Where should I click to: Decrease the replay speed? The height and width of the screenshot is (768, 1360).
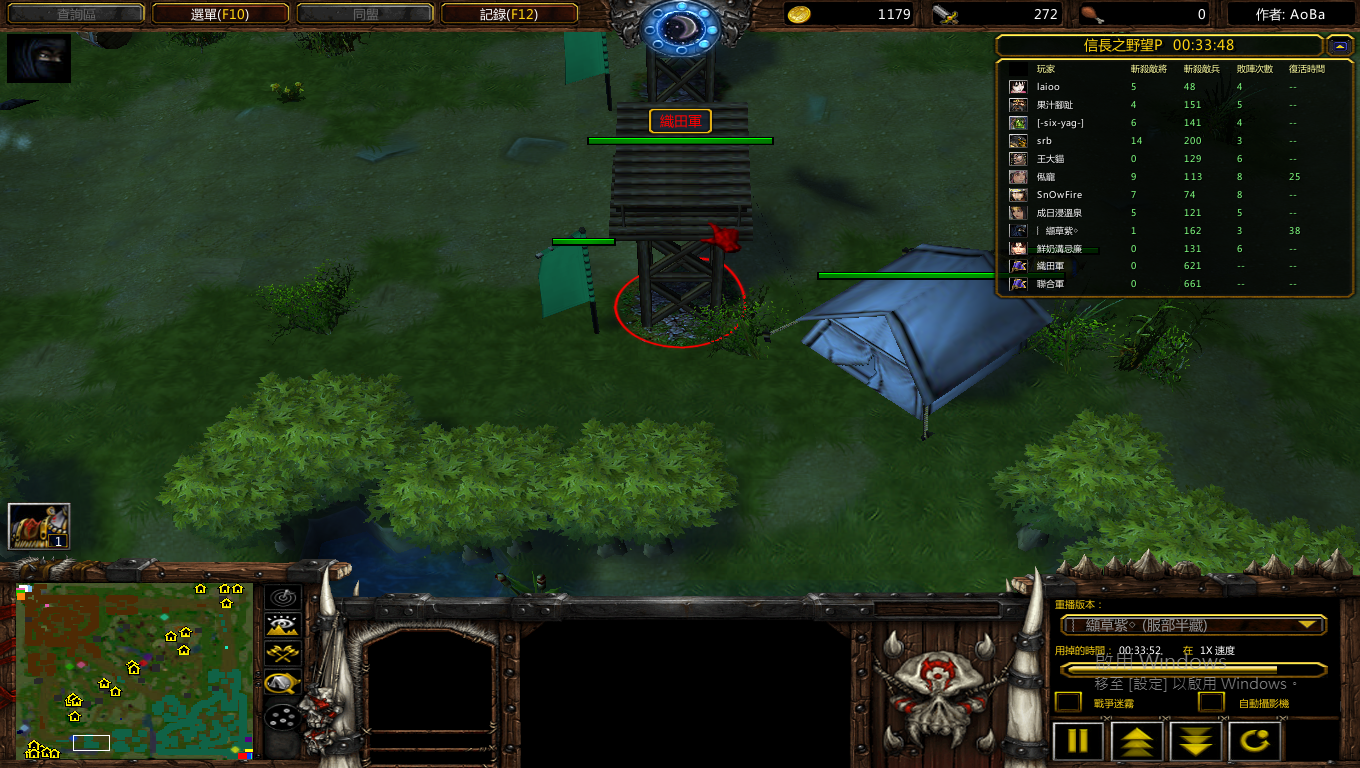point(1196,742)
